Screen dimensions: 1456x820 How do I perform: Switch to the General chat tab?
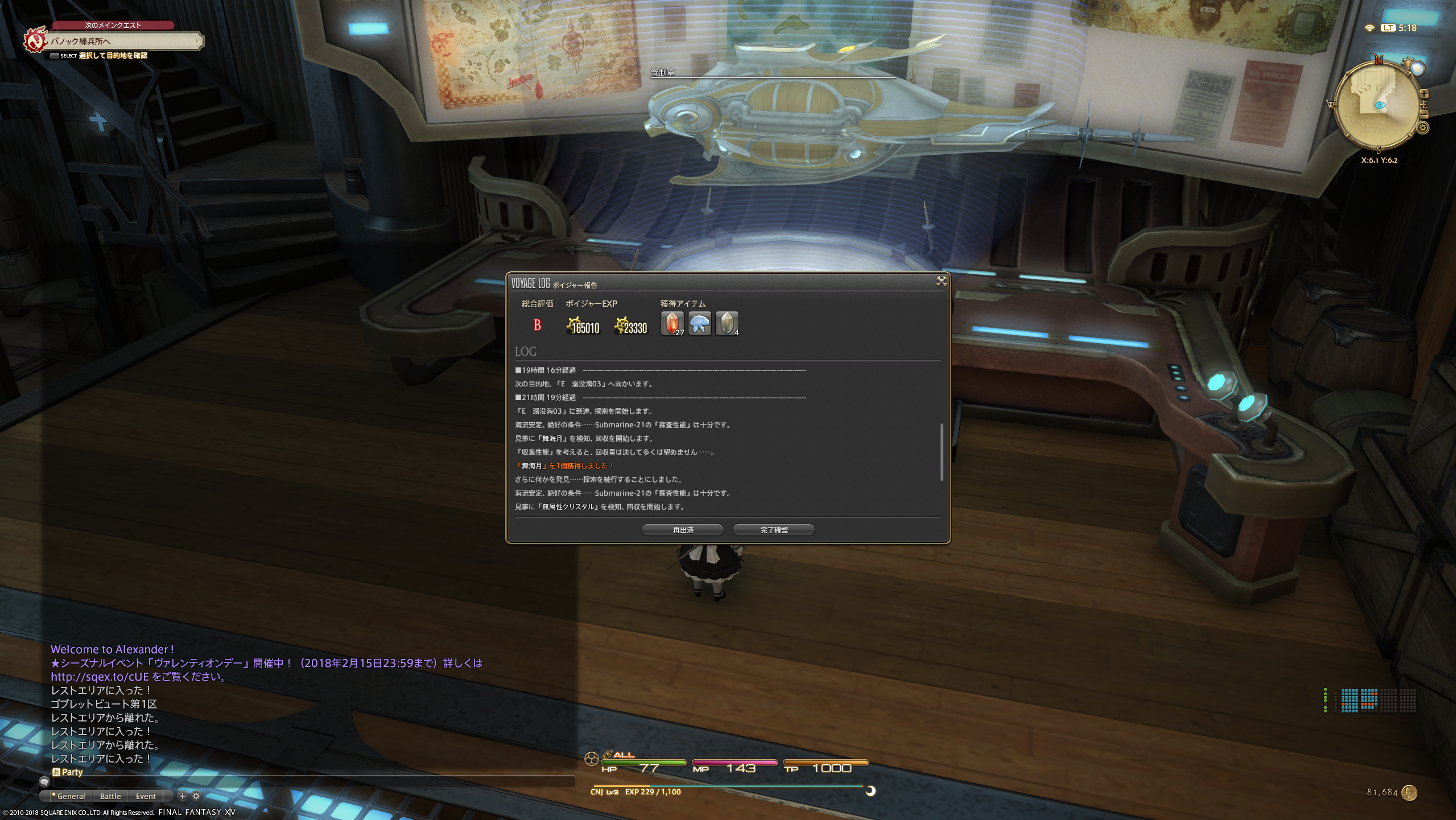point(71,796)
